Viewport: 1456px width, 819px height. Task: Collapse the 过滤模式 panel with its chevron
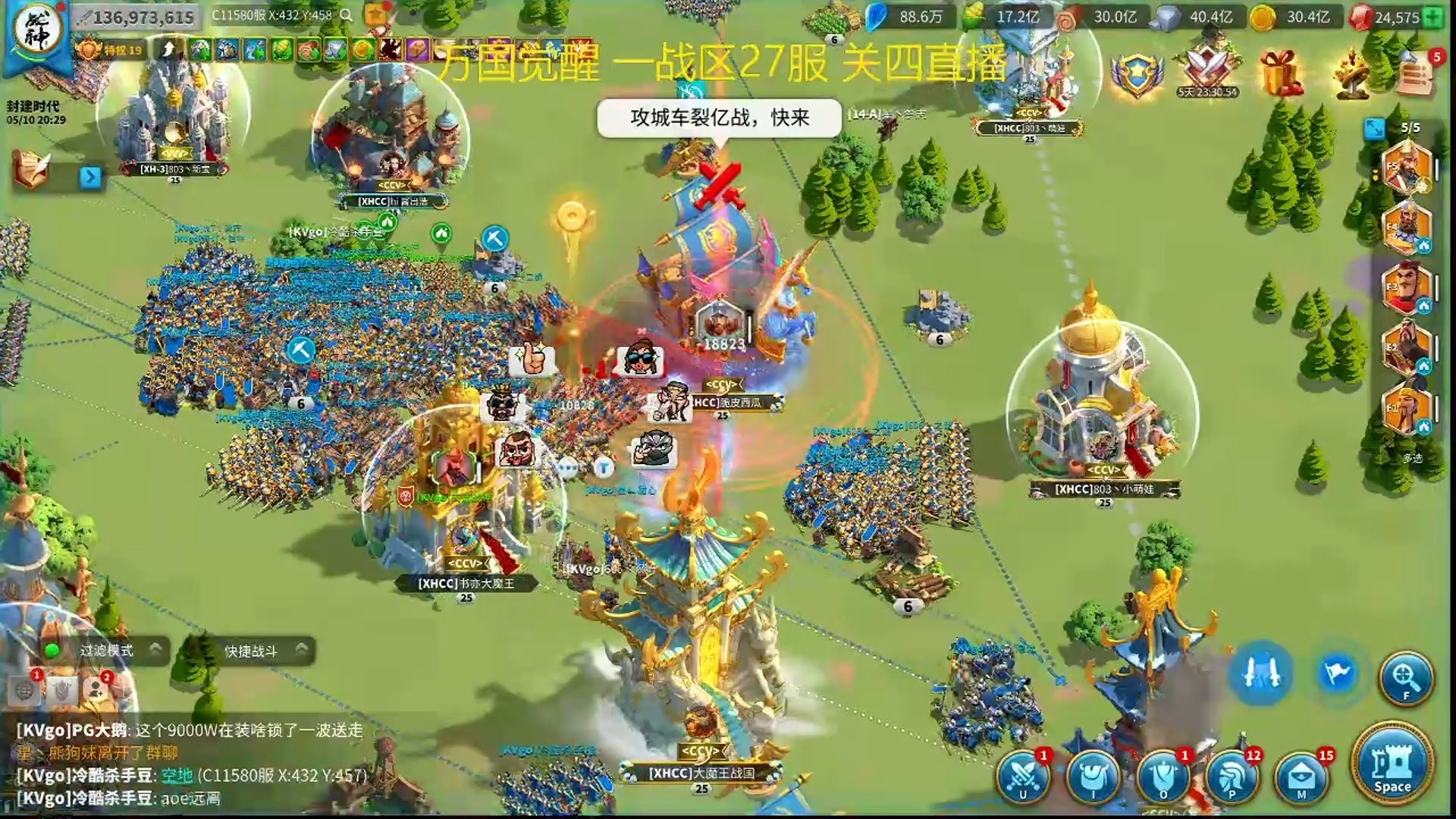[157, 648]
